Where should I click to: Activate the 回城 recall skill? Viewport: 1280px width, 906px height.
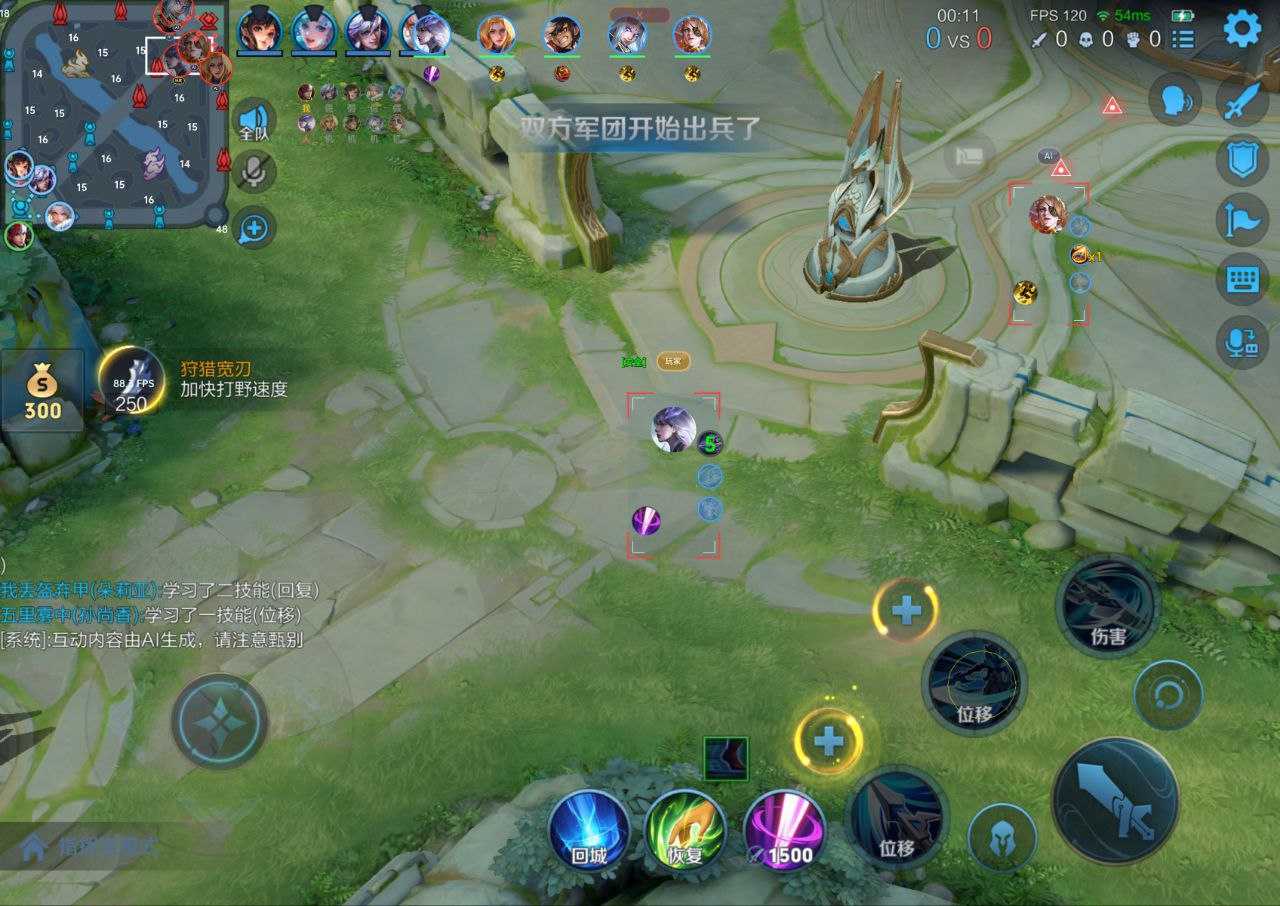point(588,832)
